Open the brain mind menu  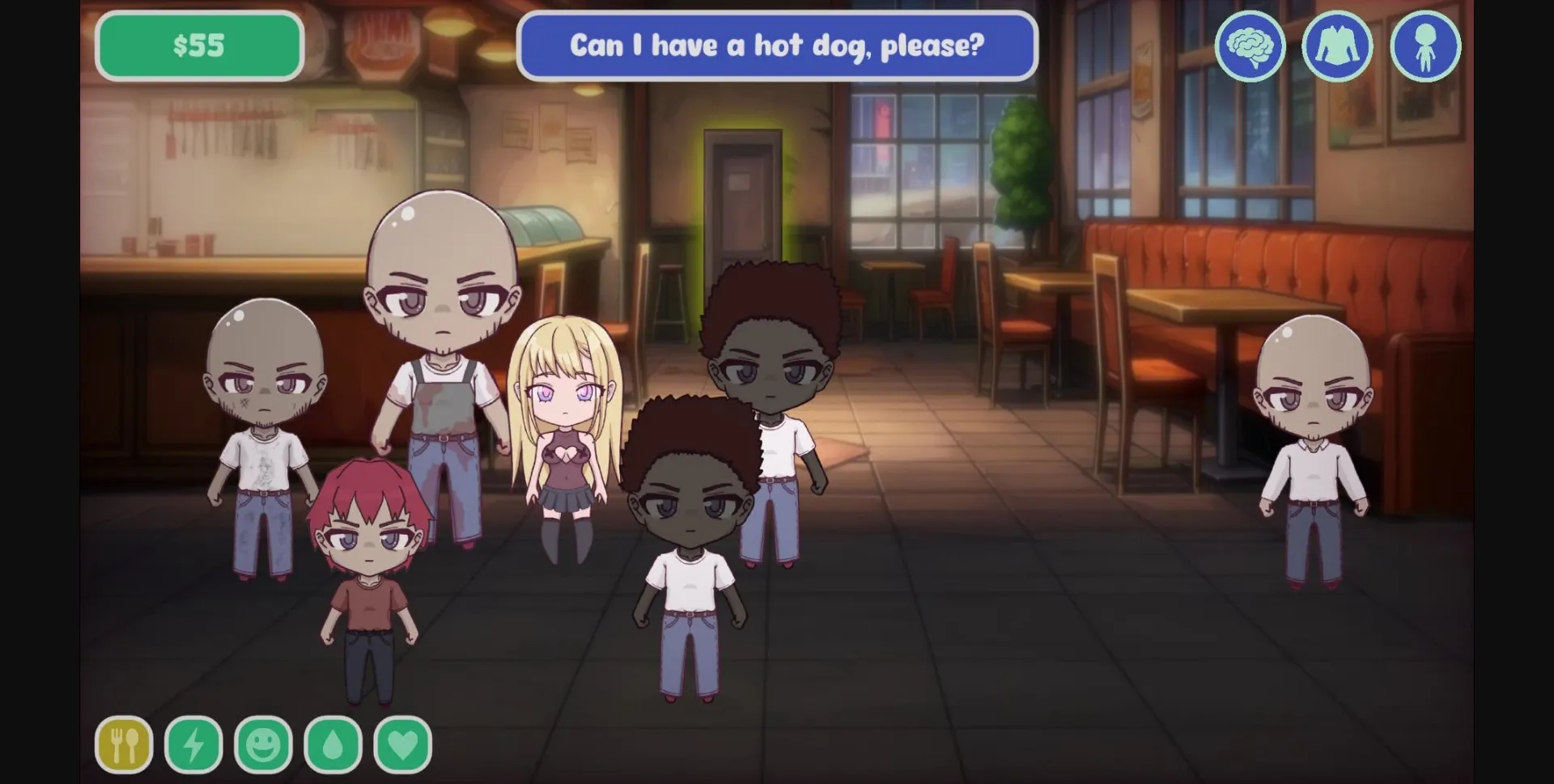1250,46
